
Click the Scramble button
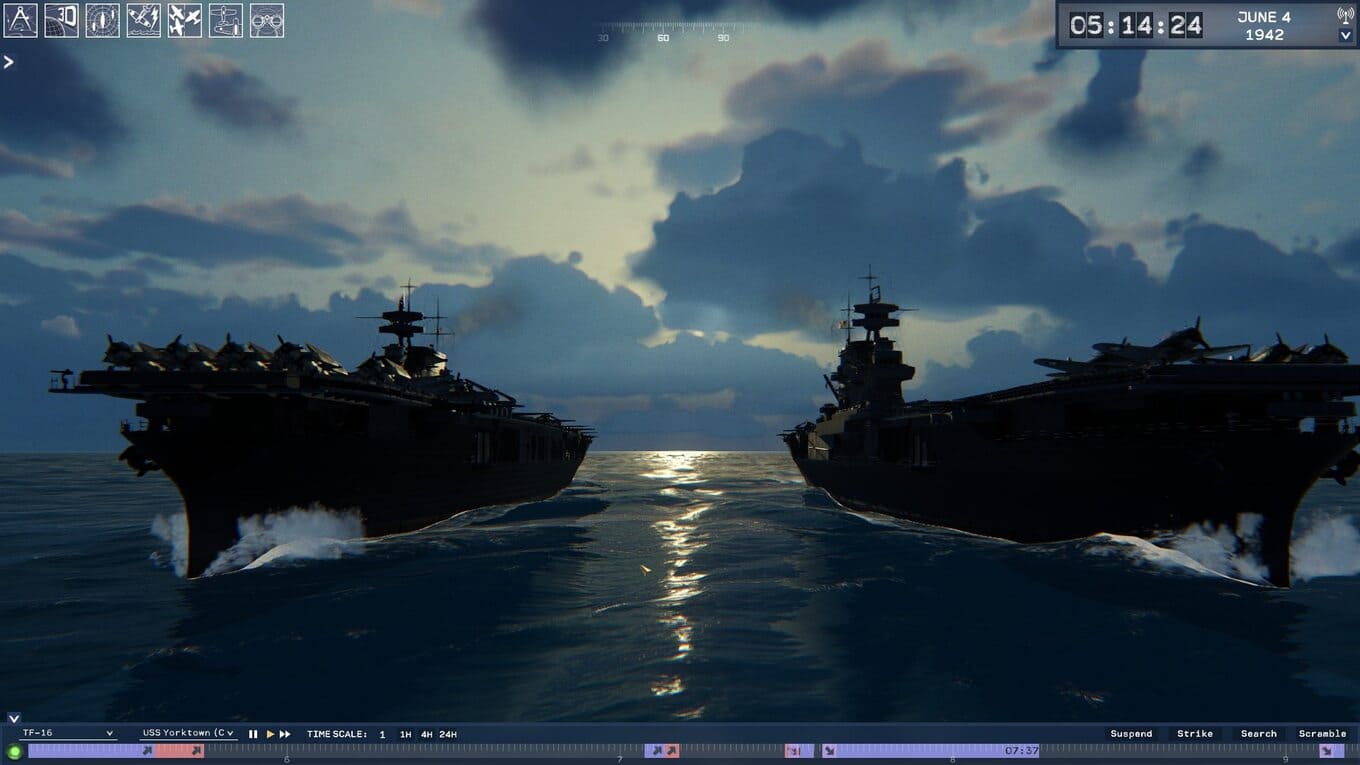coord(1322,734)
